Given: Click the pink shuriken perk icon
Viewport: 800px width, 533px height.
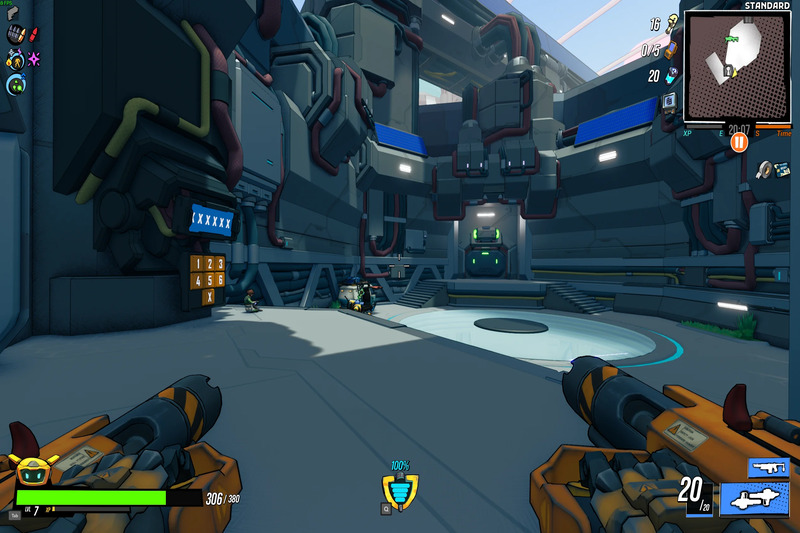Looking at the screenshot, I should tap(34, 59).
